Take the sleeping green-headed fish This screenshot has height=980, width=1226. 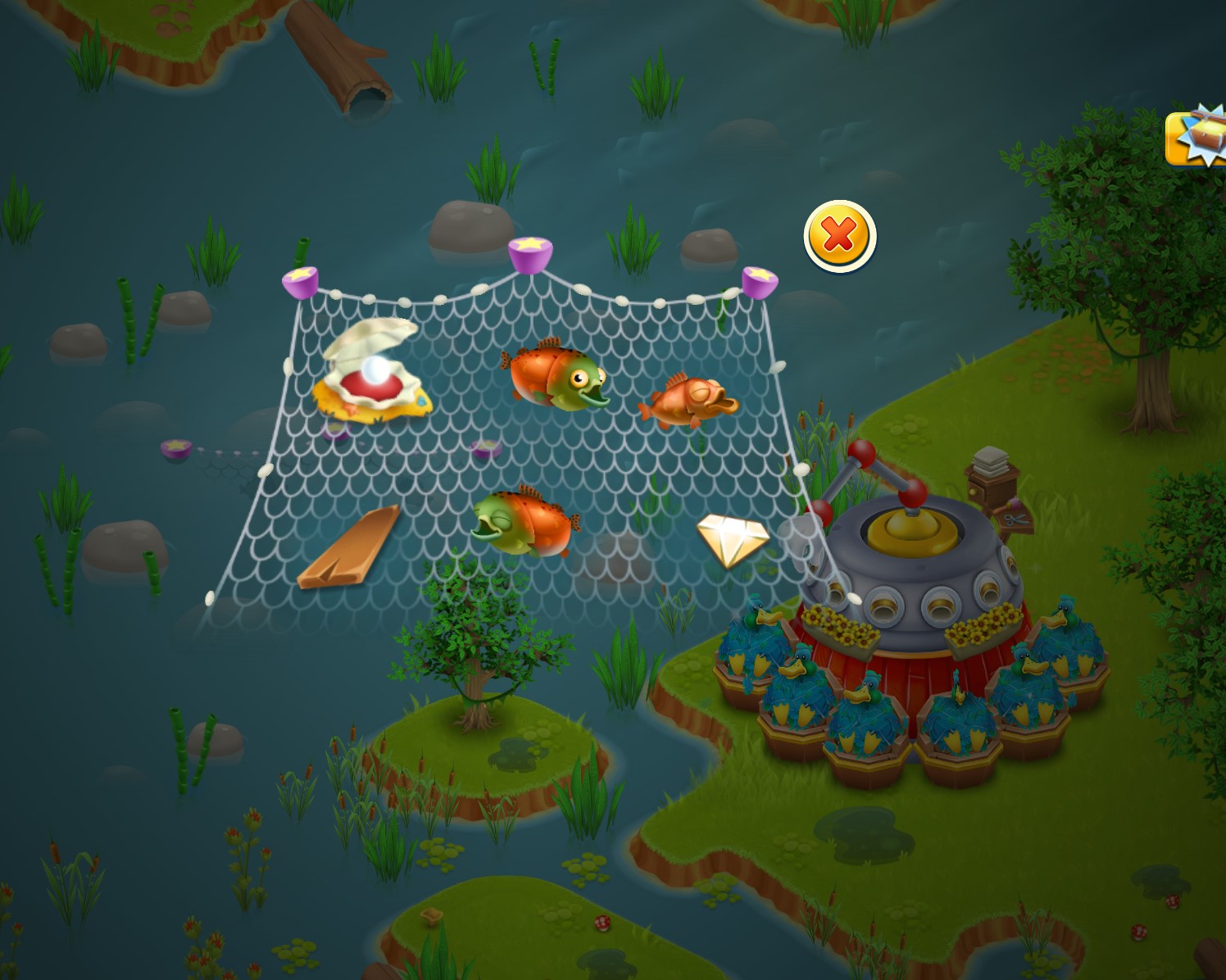[x=526, y=523]
